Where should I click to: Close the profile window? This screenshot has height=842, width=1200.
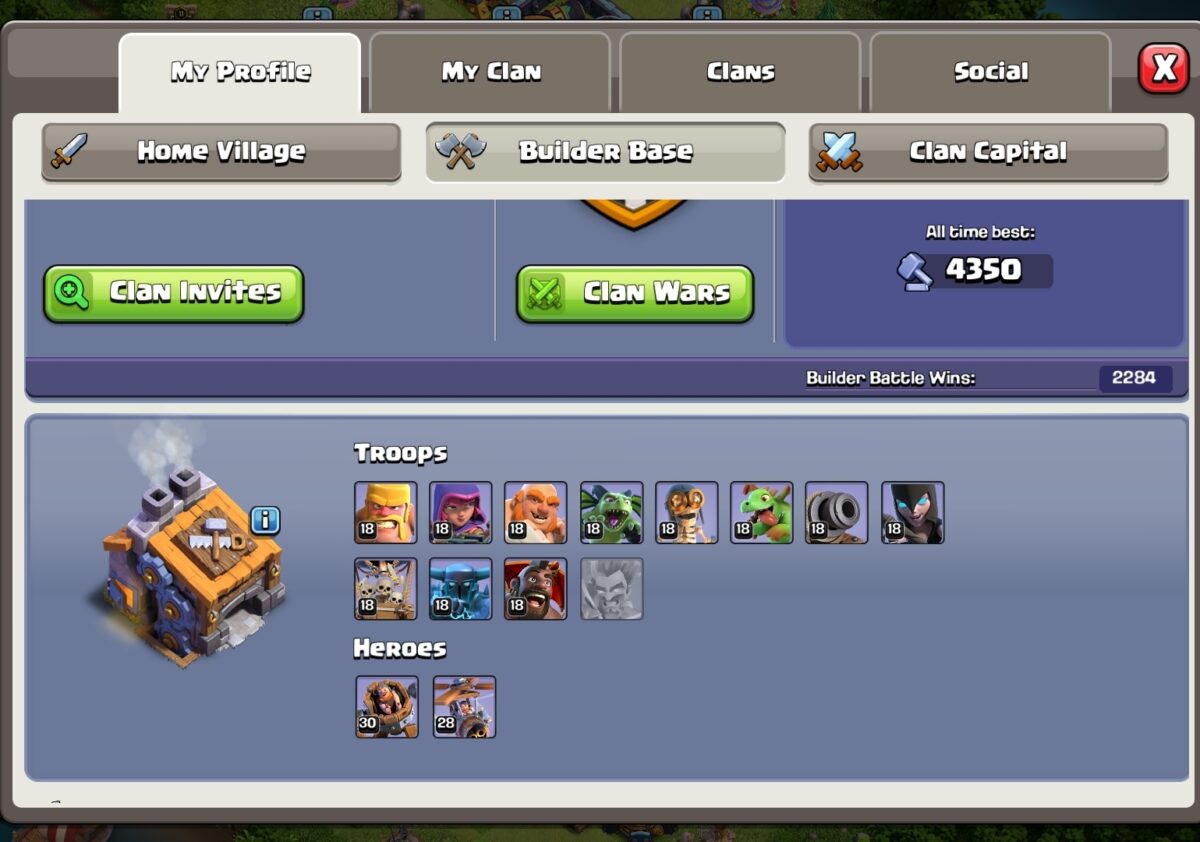point(1163,69)
